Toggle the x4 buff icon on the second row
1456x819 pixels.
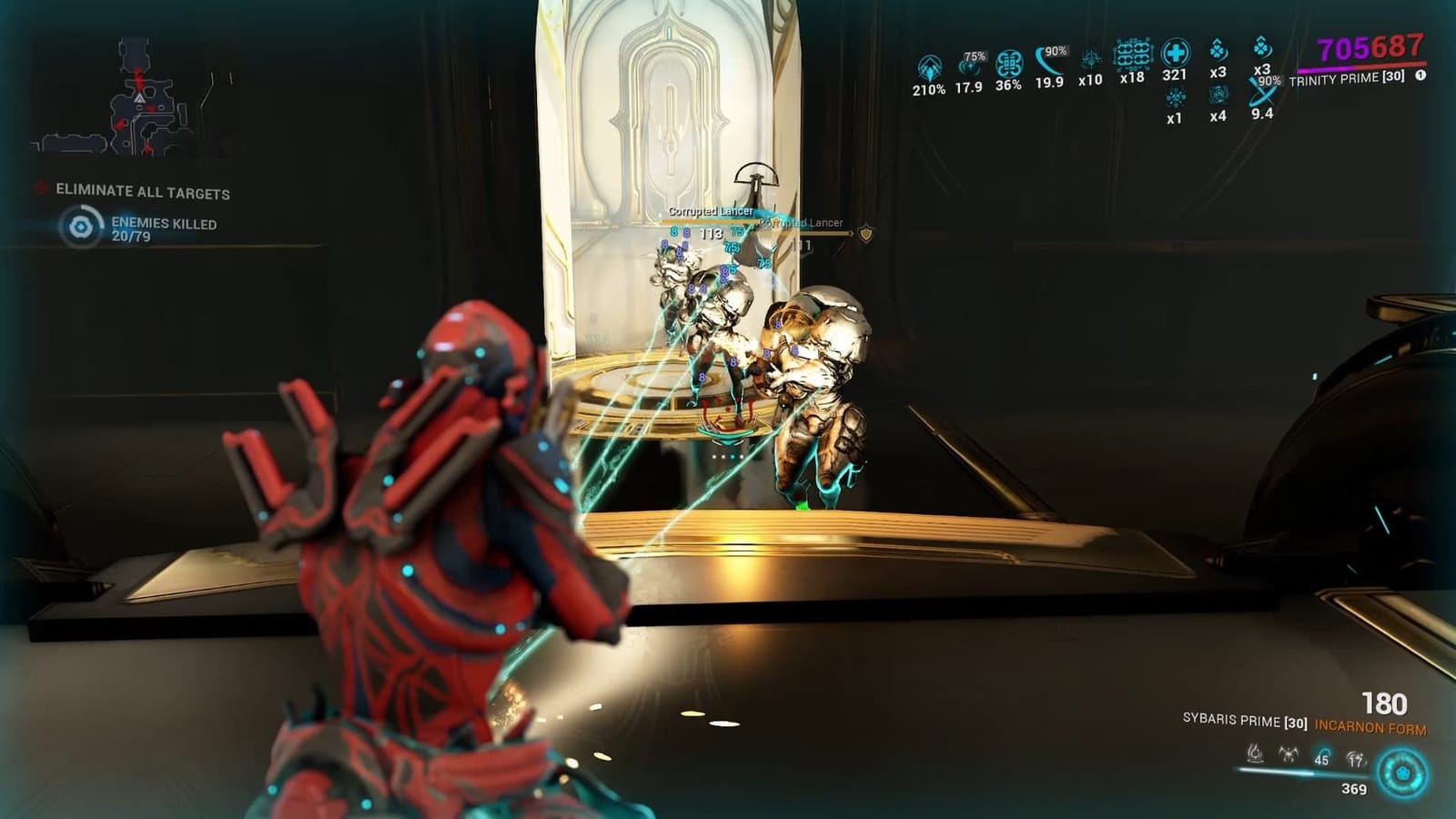pos(1218,94)
